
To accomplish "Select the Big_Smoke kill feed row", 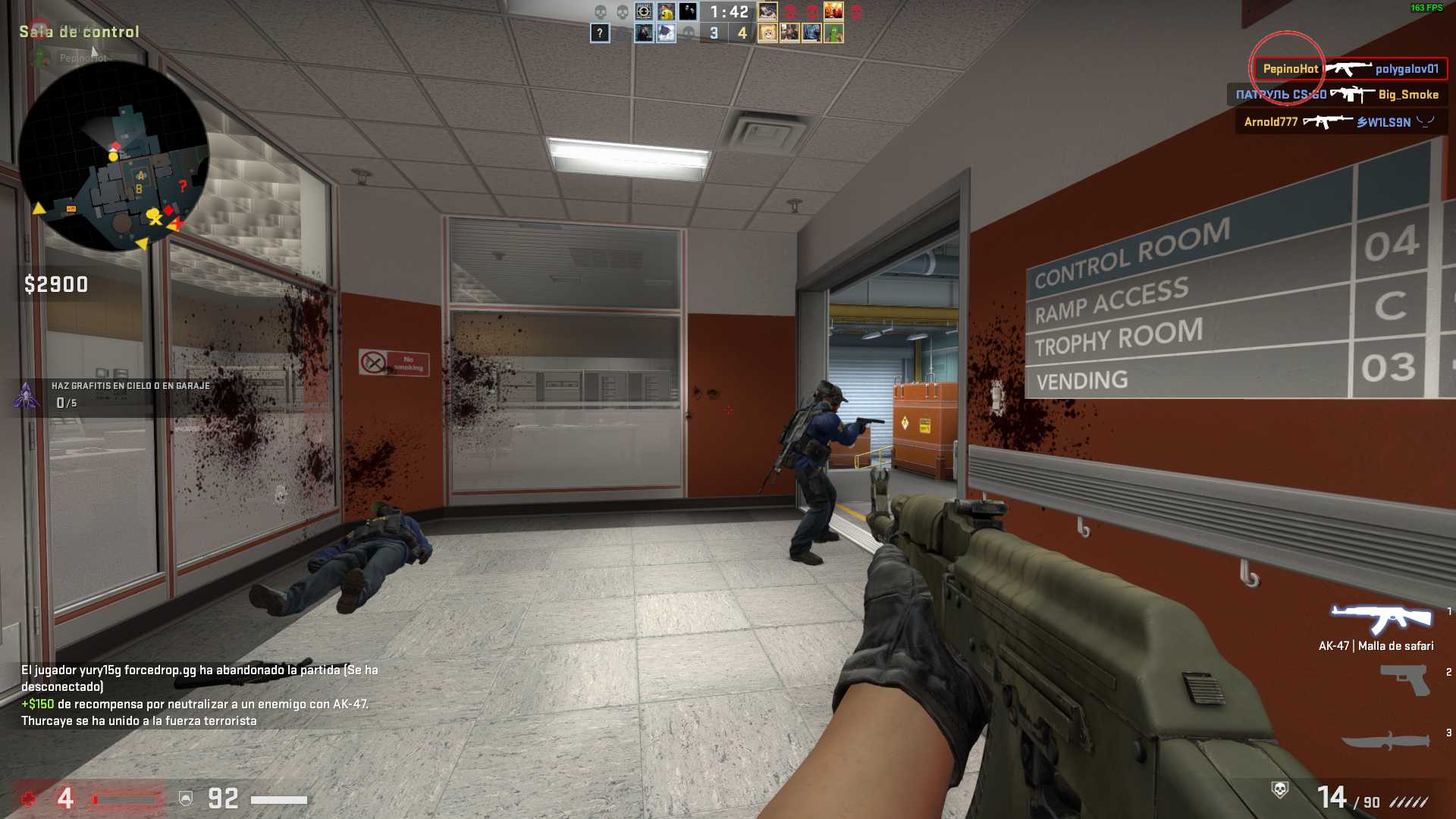I will click(x=1337, y=95).
